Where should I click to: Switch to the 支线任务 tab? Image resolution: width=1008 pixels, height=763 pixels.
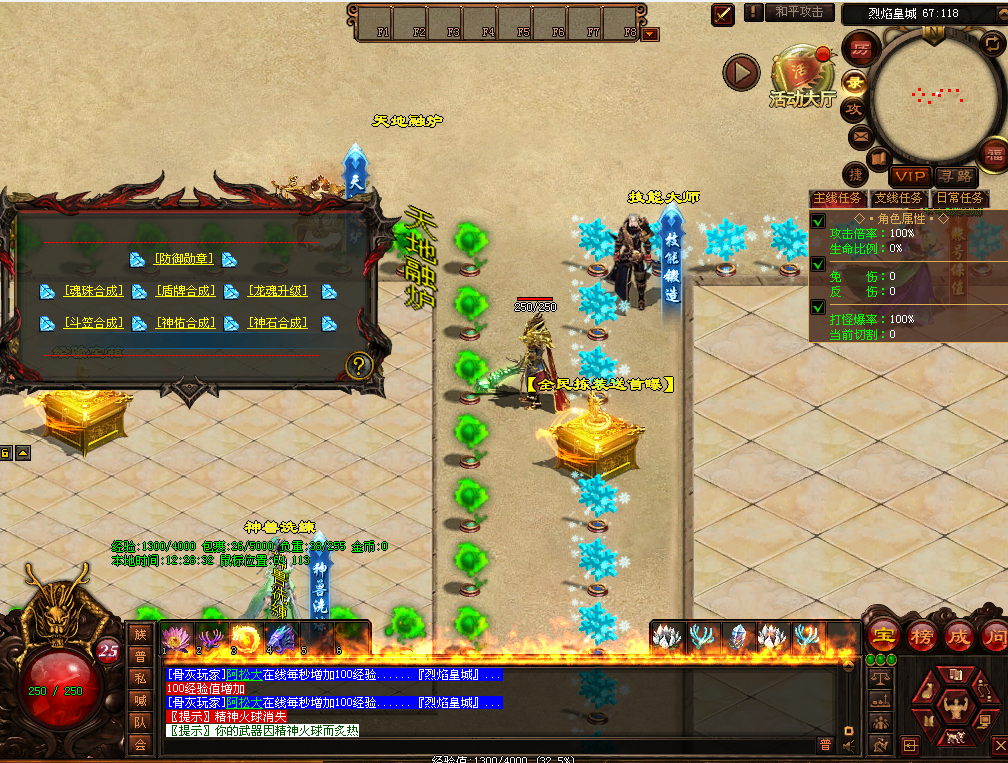point(898,198)
